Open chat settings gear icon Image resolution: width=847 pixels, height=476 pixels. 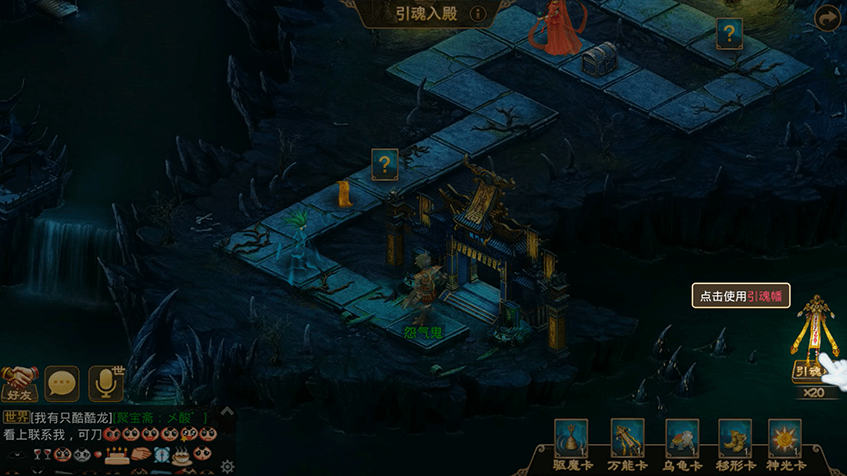coord(227,466)
